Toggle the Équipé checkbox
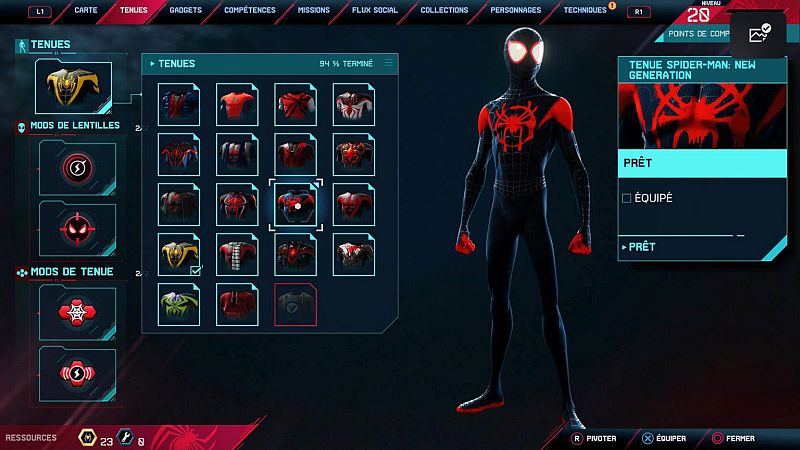800x450 pixels. [x=627, y=198]
